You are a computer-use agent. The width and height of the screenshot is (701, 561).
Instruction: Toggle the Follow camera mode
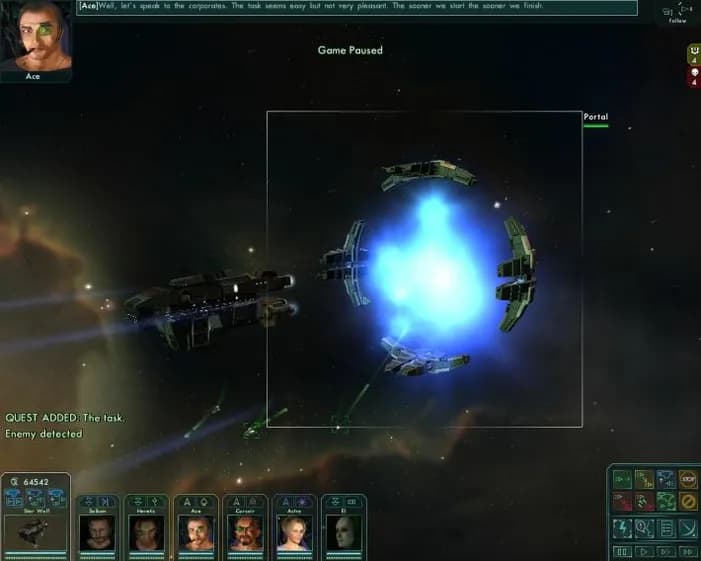pos(678,13)
